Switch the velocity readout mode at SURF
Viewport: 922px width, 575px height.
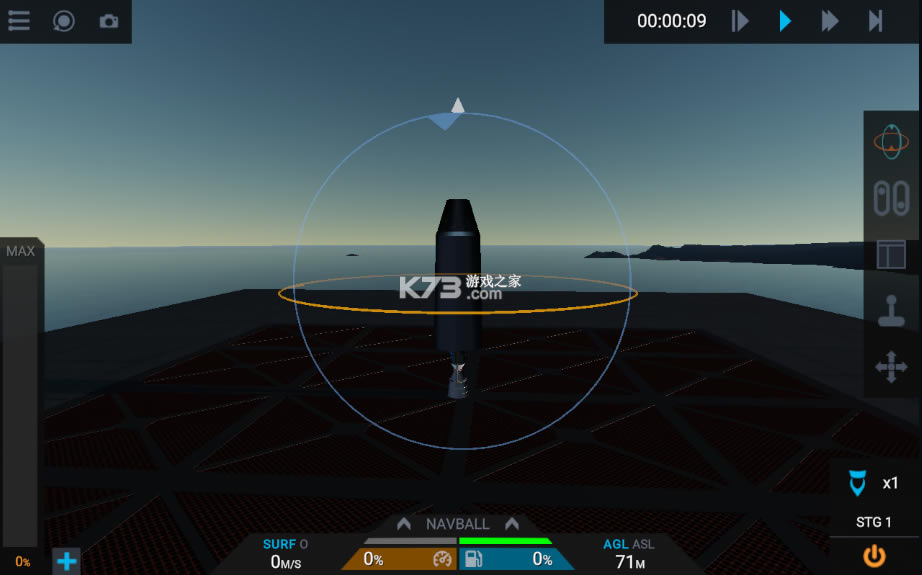click(x=280, y=544)
